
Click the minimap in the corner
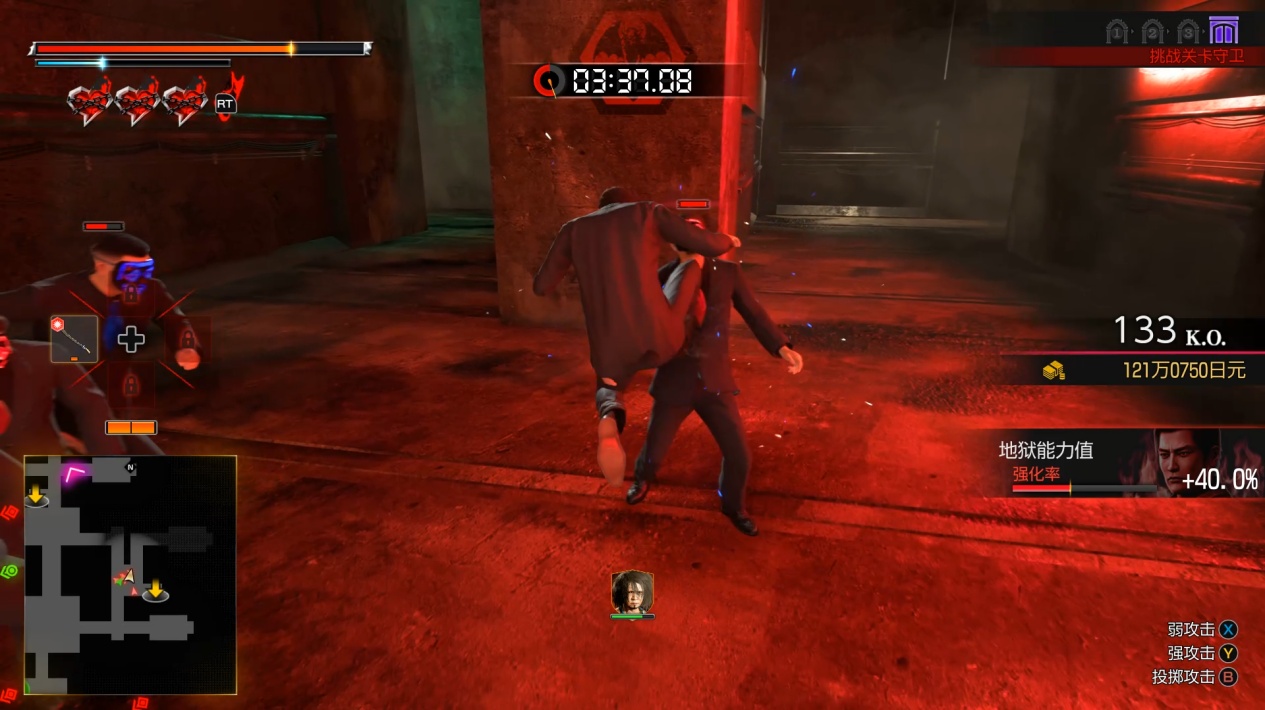pos(130,575)
